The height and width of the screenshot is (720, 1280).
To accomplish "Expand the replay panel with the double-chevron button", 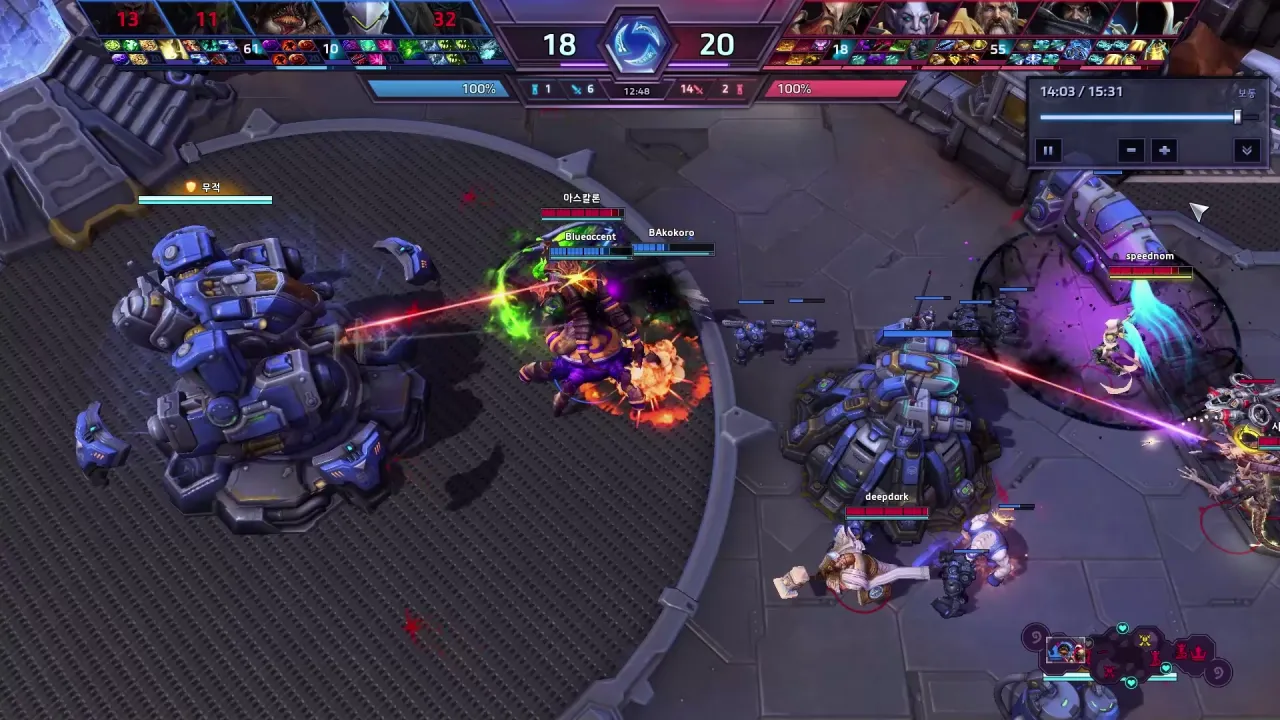I will click(x=1246, y=151).
